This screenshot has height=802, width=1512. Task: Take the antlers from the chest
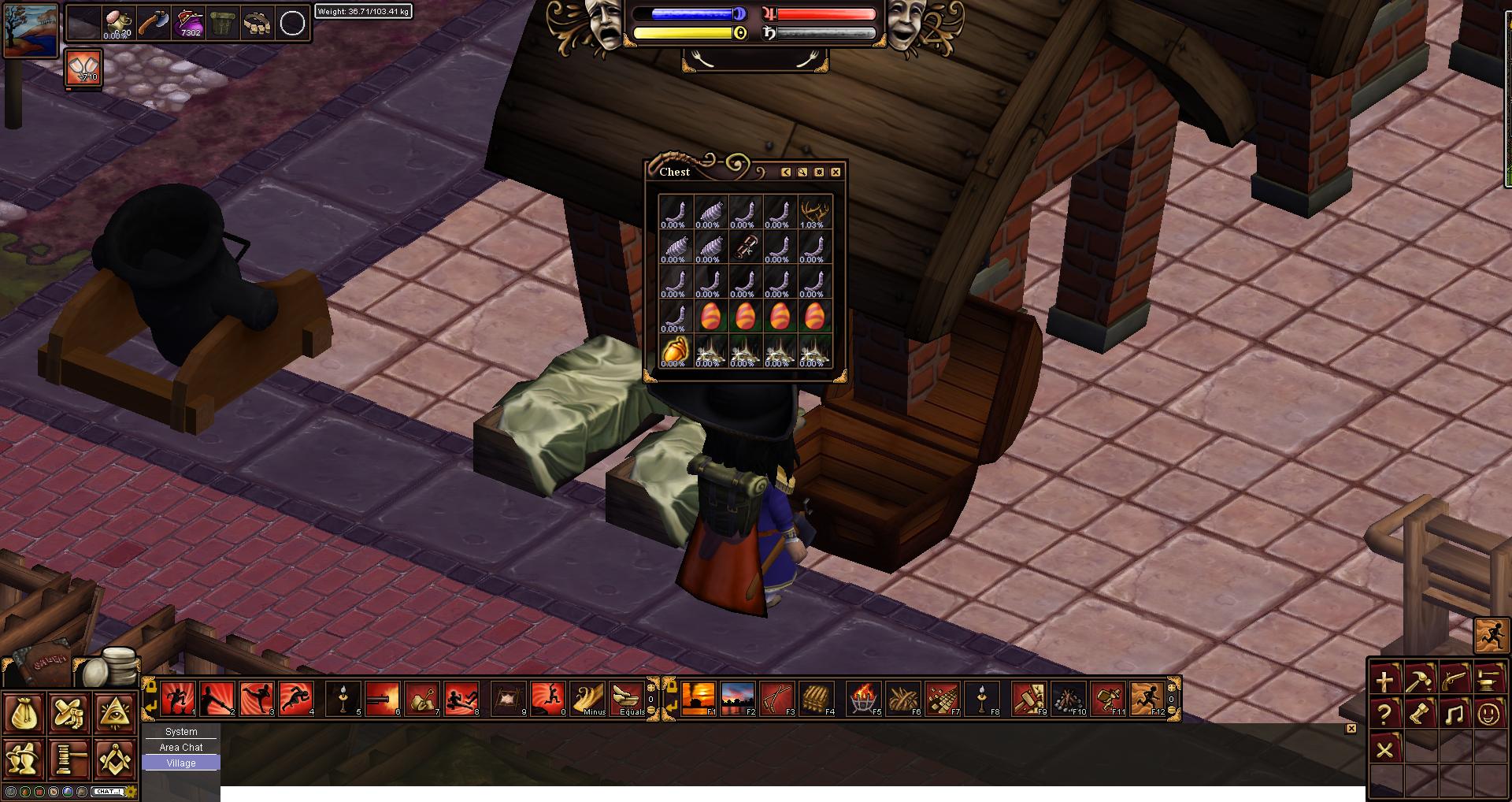pos(814,212)
